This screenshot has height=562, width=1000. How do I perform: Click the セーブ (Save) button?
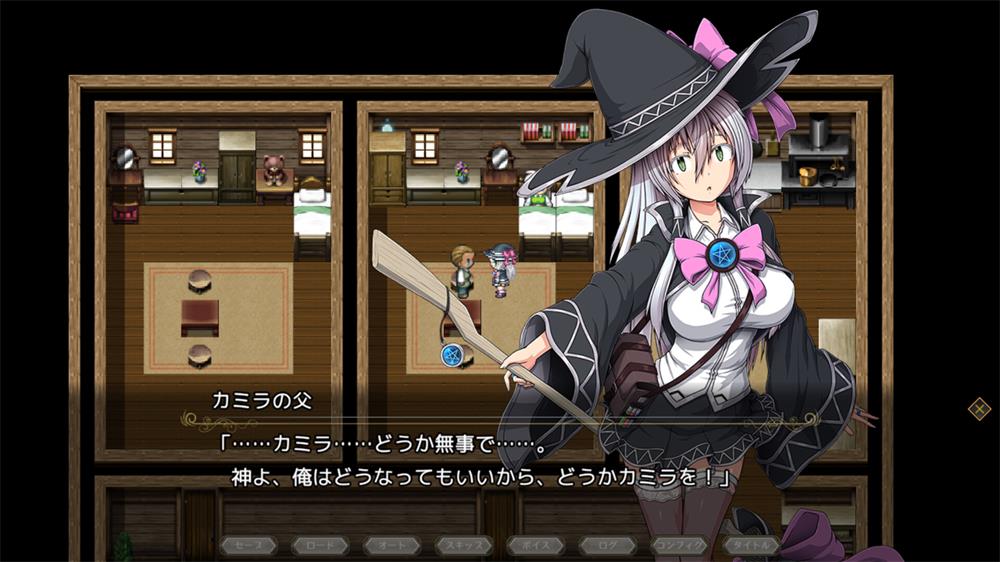click(247, 545)
